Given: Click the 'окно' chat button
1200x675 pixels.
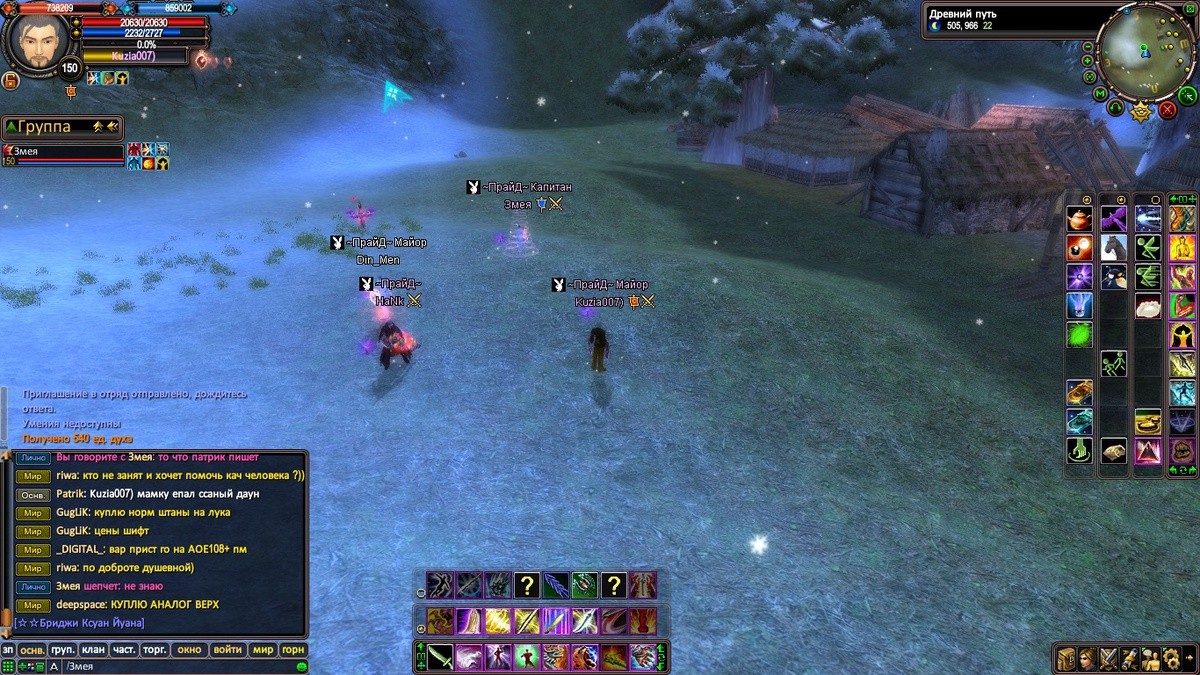Looking at the screenshot, I should [x=189, y=650].
